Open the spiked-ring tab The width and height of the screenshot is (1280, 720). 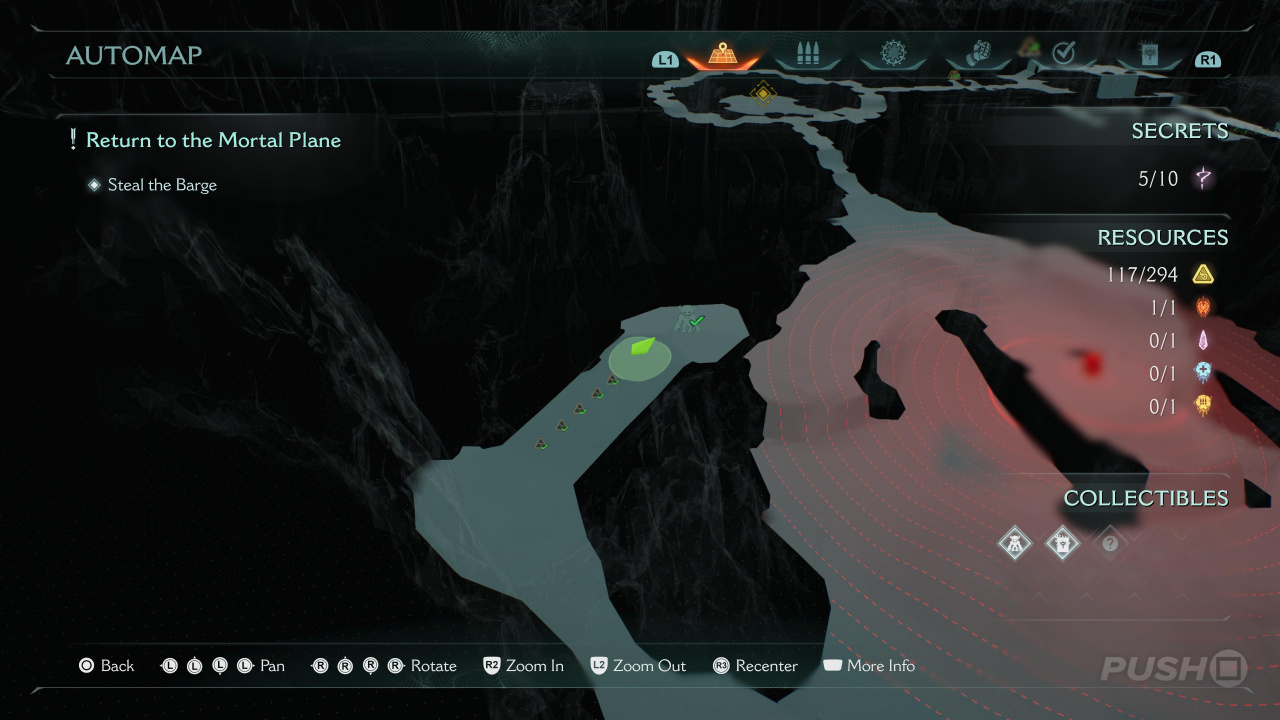(893, 54)
